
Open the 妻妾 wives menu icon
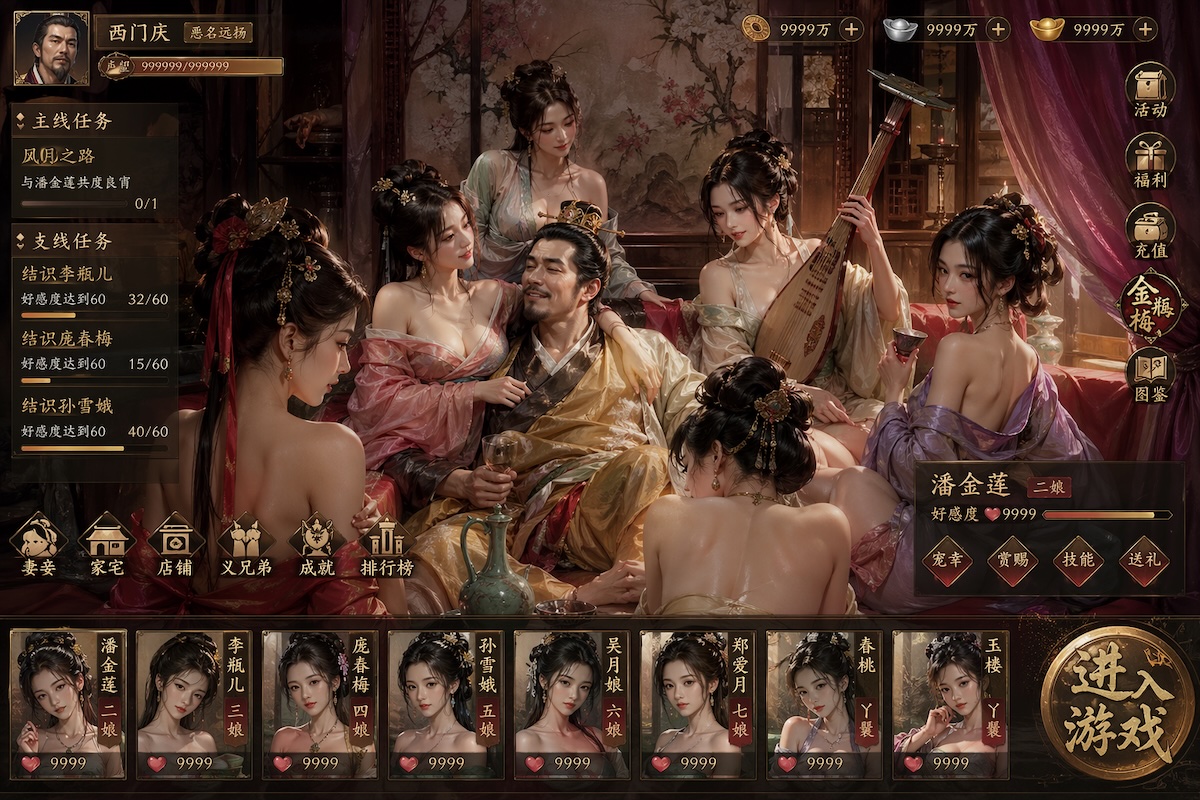click(x=38, y=545)
